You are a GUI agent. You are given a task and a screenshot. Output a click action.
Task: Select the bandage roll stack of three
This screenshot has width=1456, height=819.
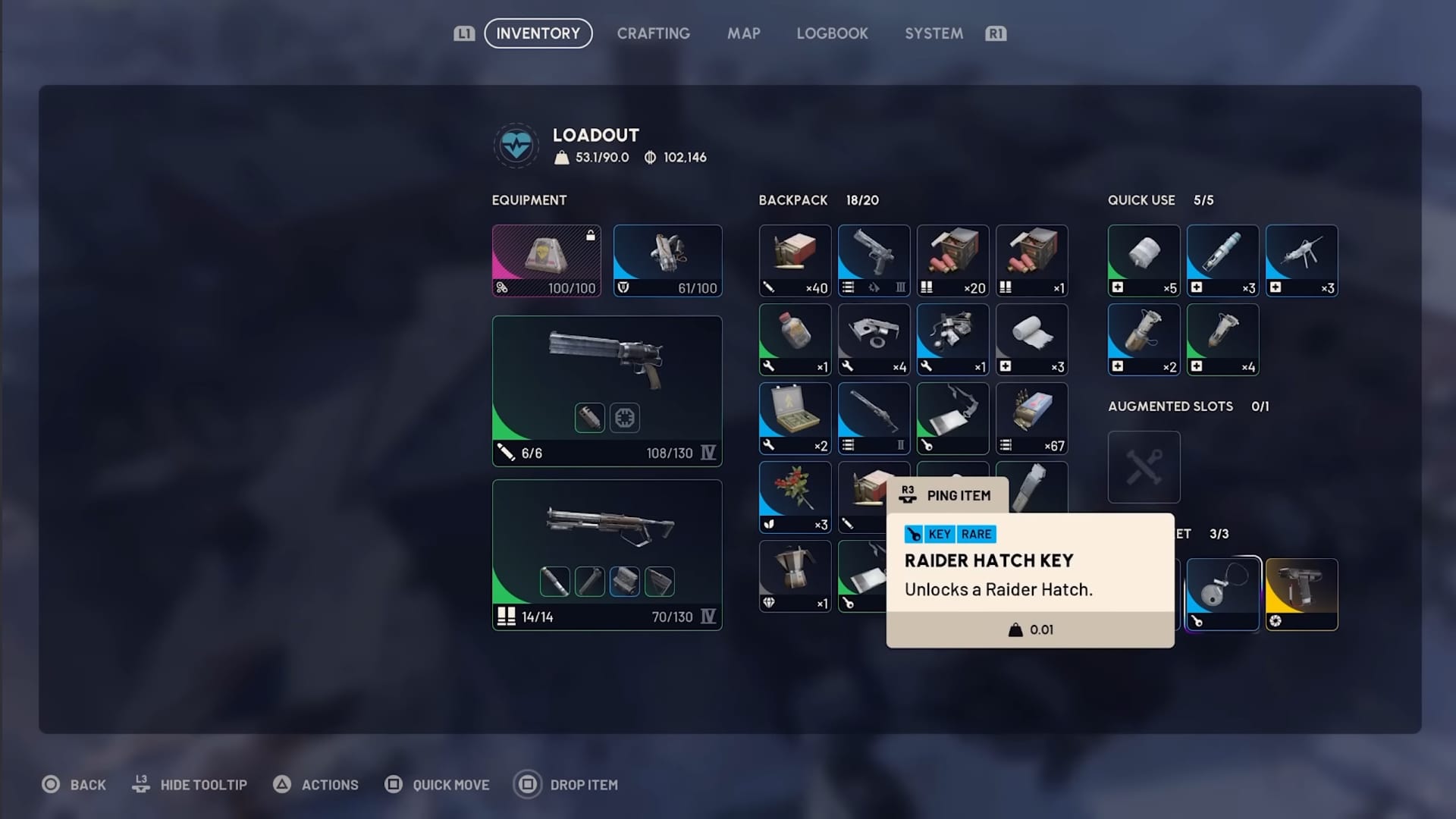[x=1031, y=339]
